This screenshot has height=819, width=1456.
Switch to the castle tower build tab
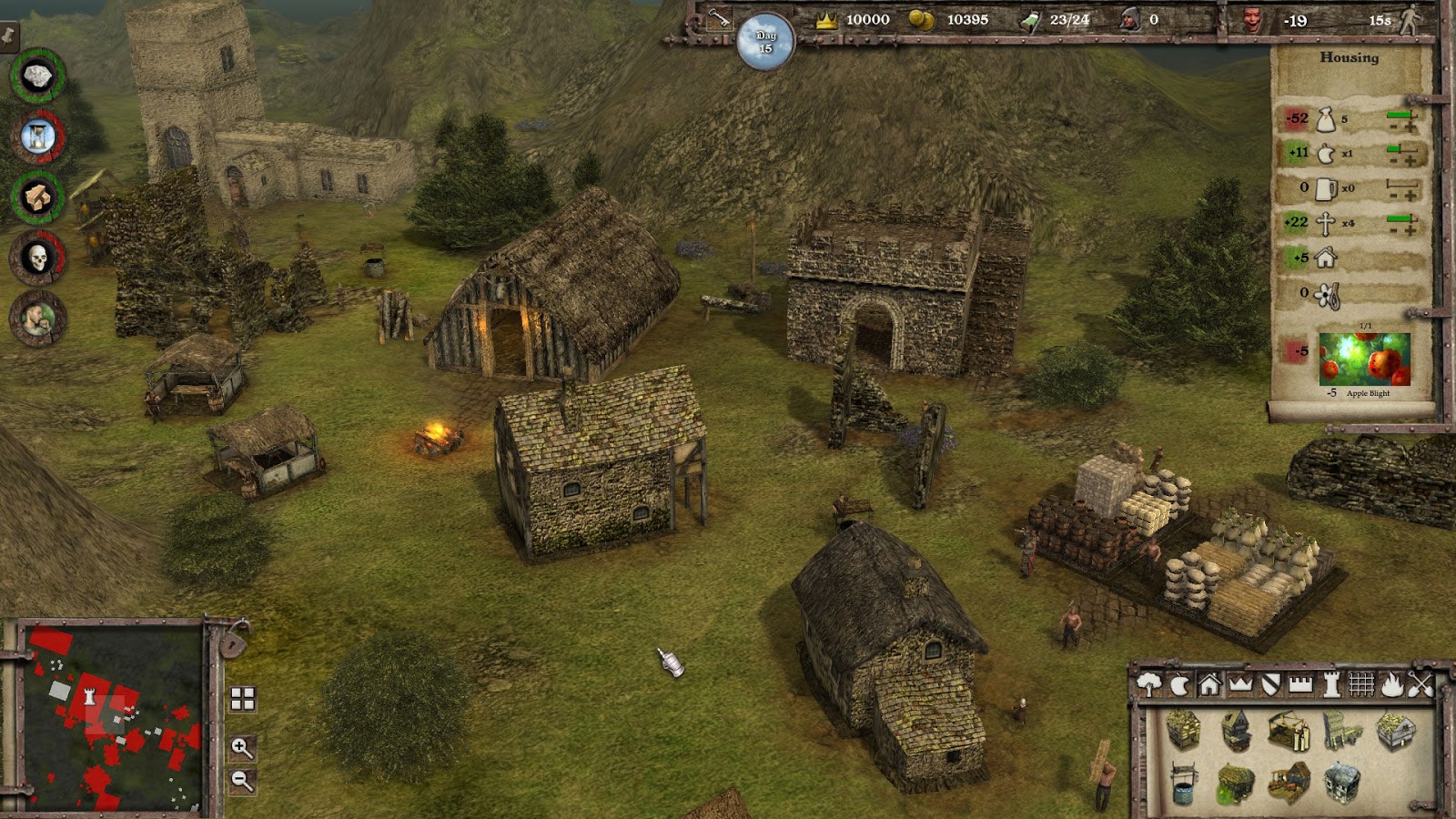1331,684
